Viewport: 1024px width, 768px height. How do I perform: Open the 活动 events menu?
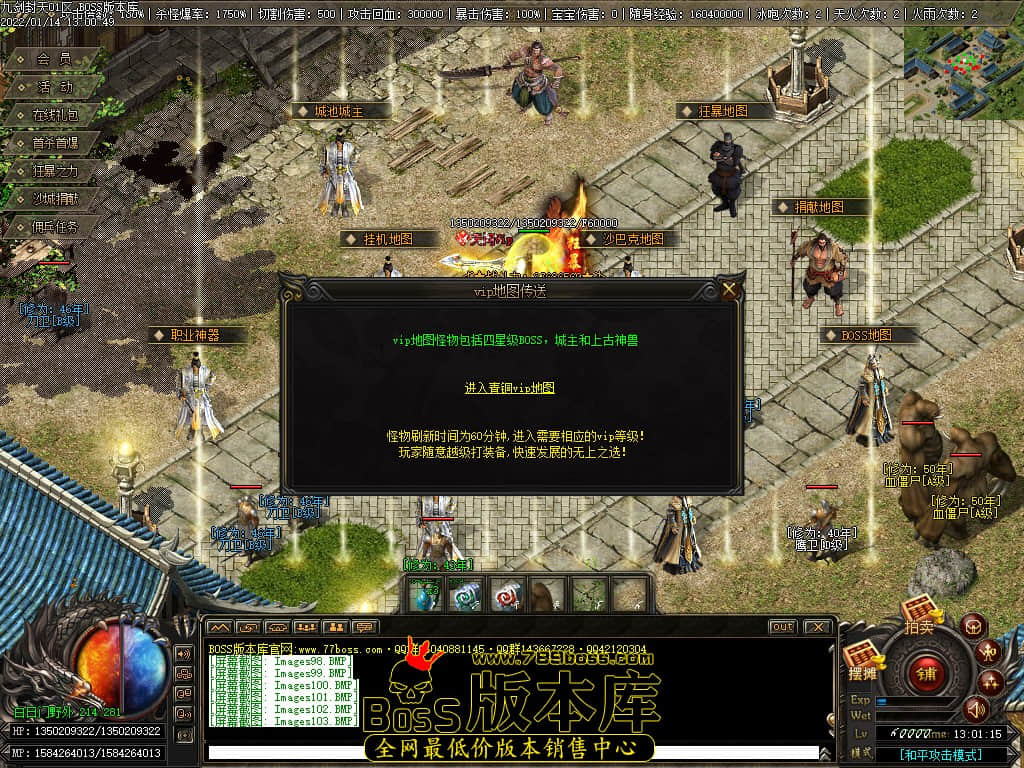55,87
